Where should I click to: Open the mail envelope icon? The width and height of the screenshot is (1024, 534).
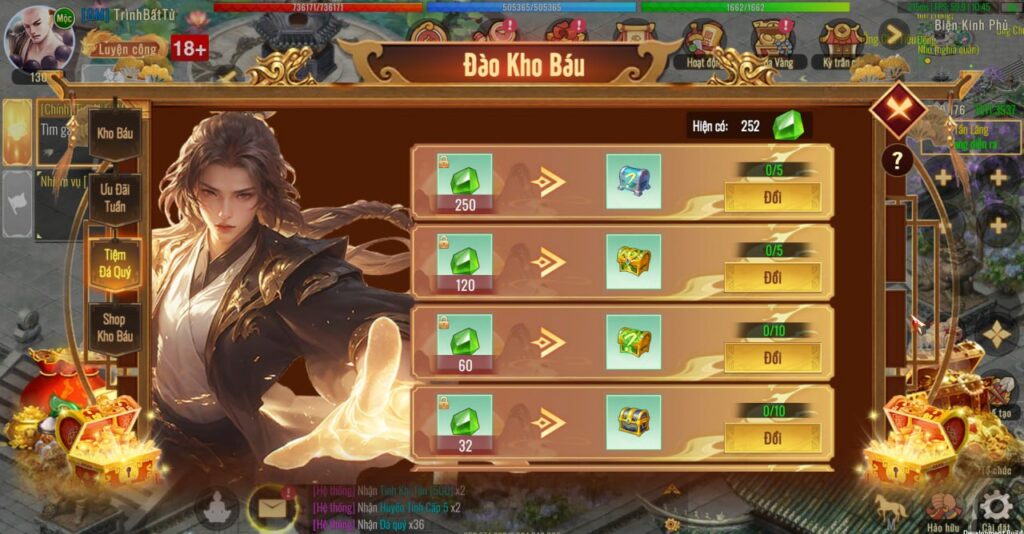(x=270, y=507)
